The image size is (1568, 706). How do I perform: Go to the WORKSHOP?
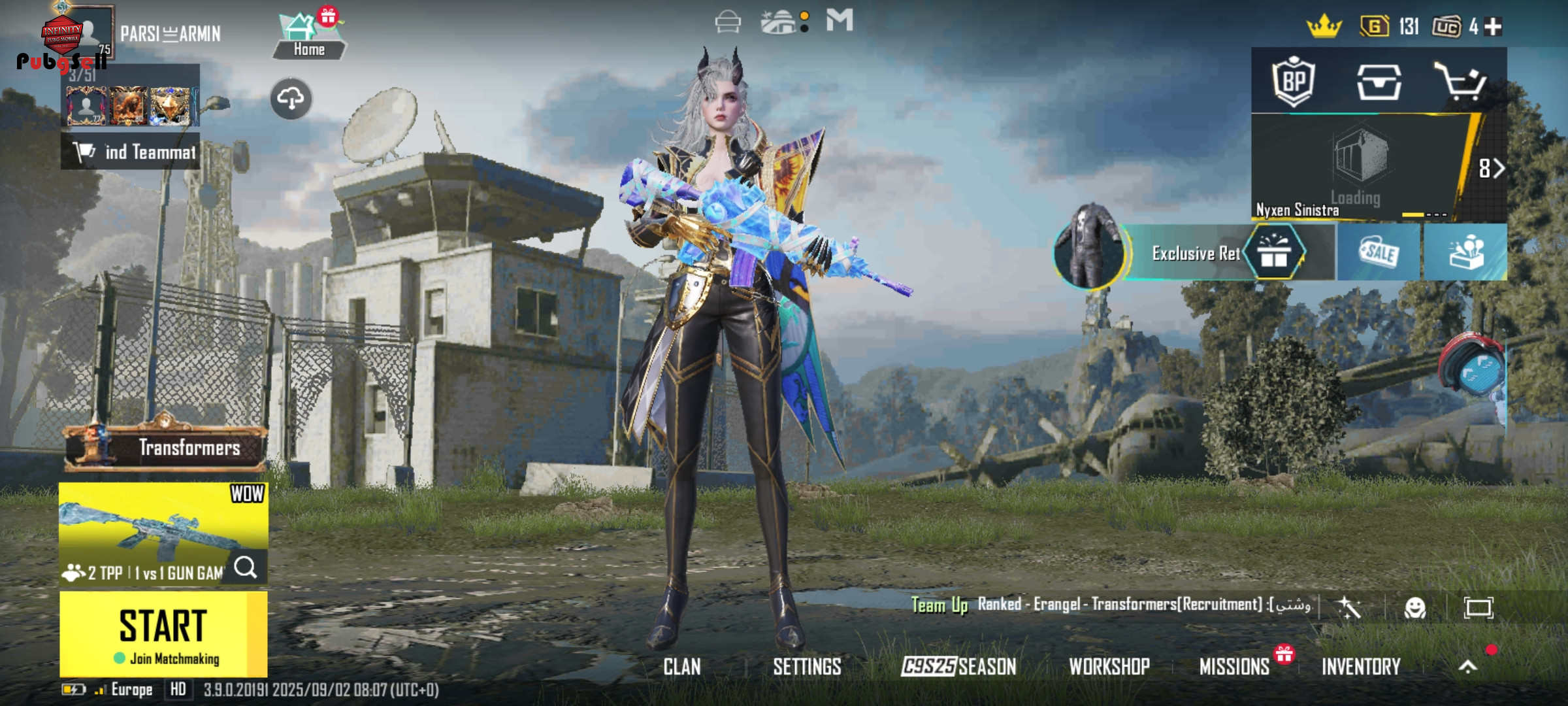pyautogui.click(x=1109, y=667)
